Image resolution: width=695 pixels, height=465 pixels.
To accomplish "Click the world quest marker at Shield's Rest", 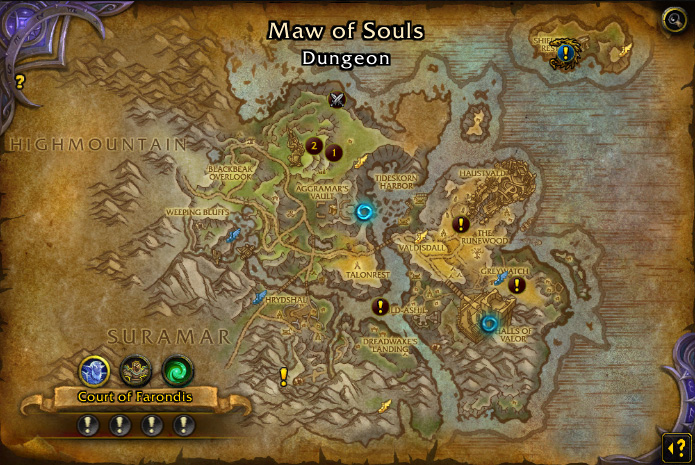I will [x=565, y=52].
